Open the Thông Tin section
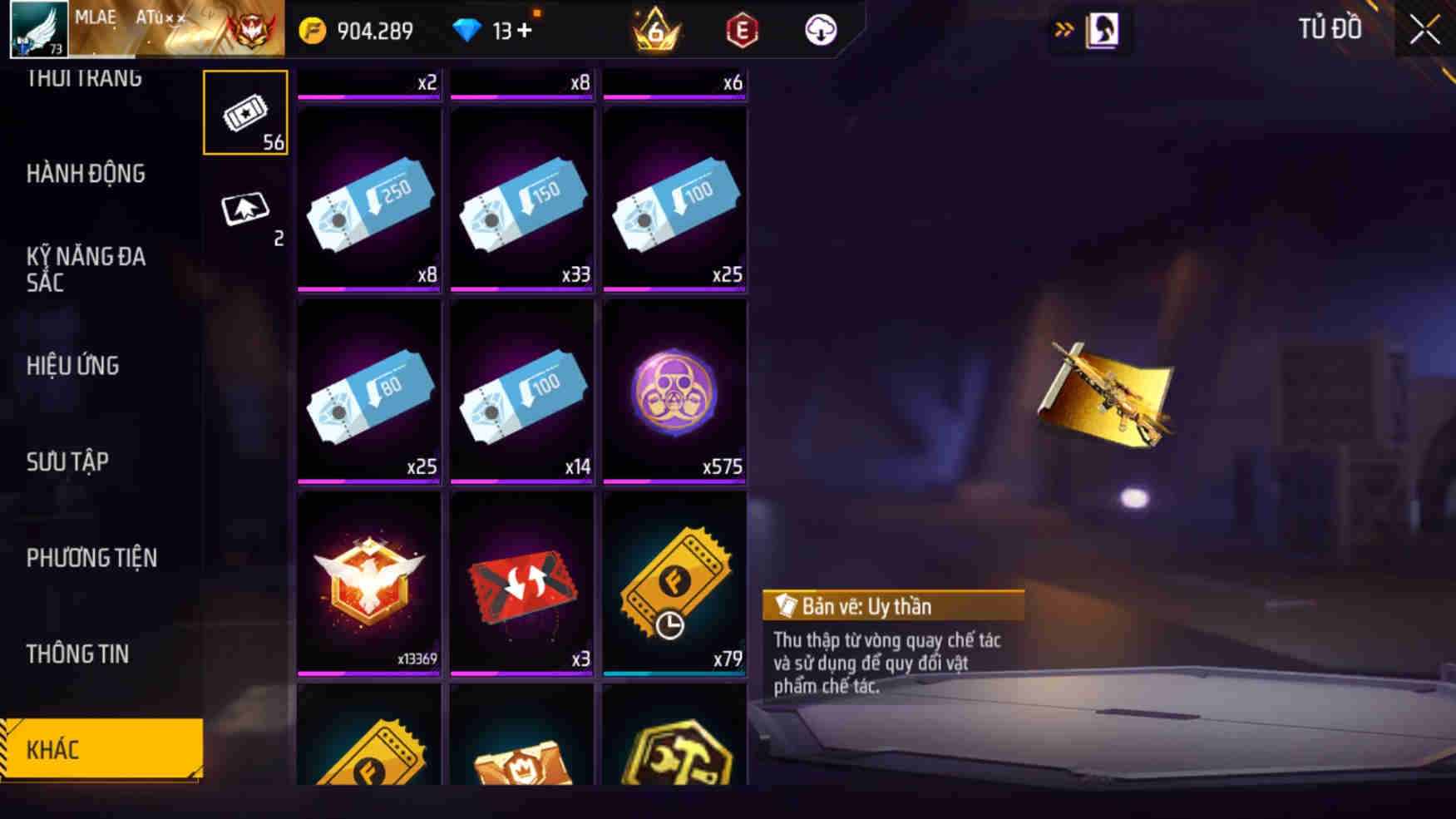 (78, 654)
